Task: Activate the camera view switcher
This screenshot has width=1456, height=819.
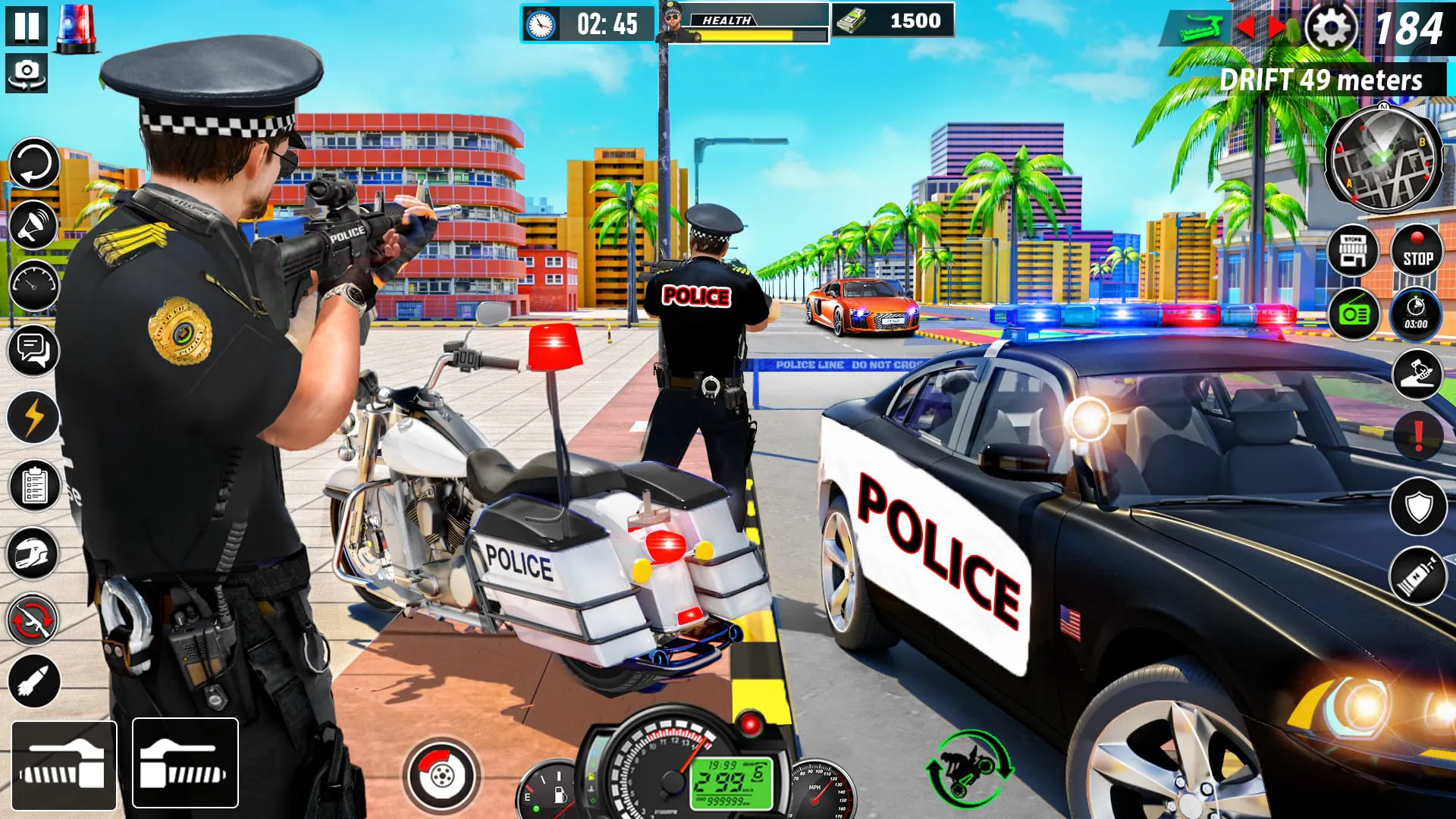Action: coord(27,72)
